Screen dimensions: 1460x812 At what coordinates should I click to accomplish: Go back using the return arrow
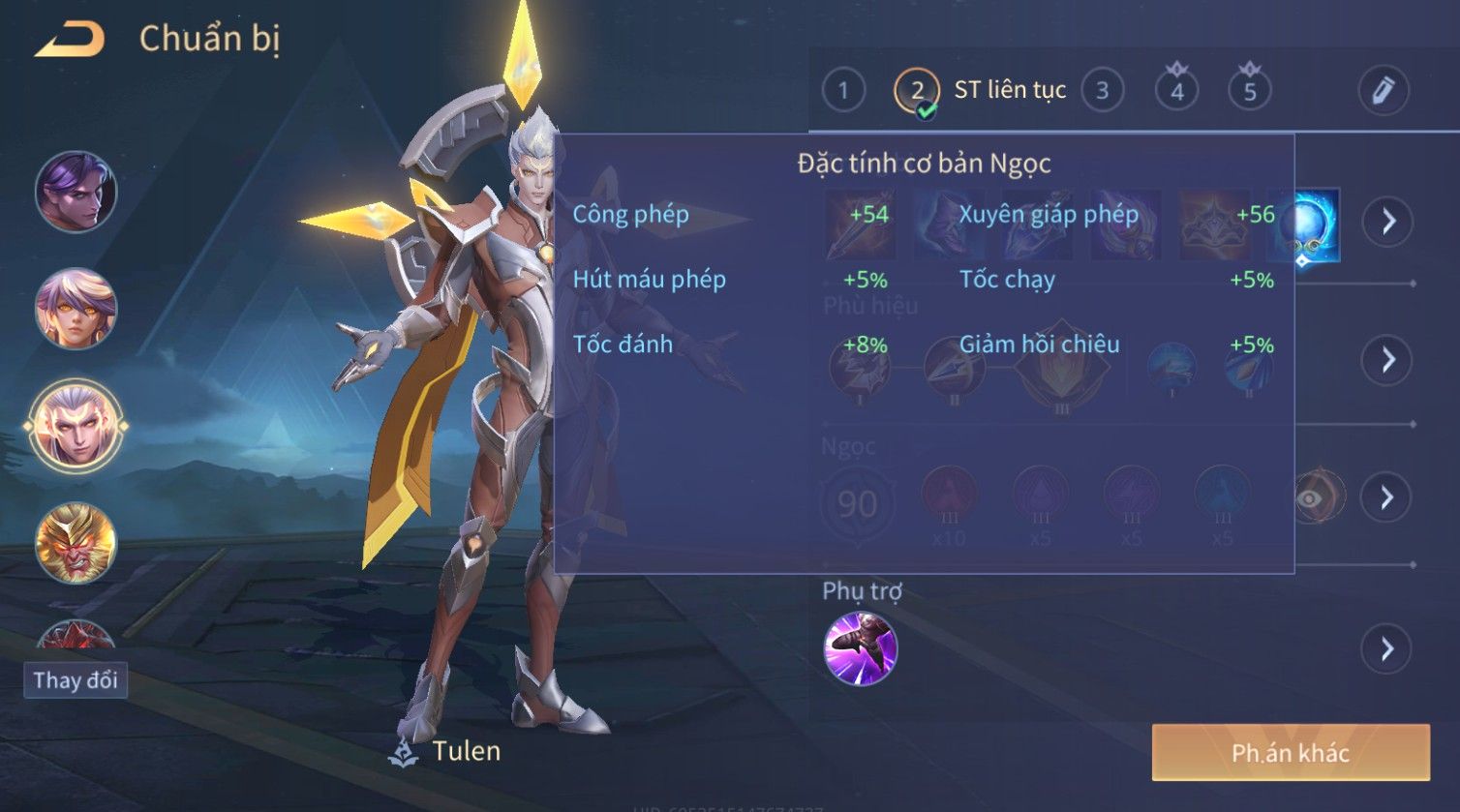click(70, 40)
